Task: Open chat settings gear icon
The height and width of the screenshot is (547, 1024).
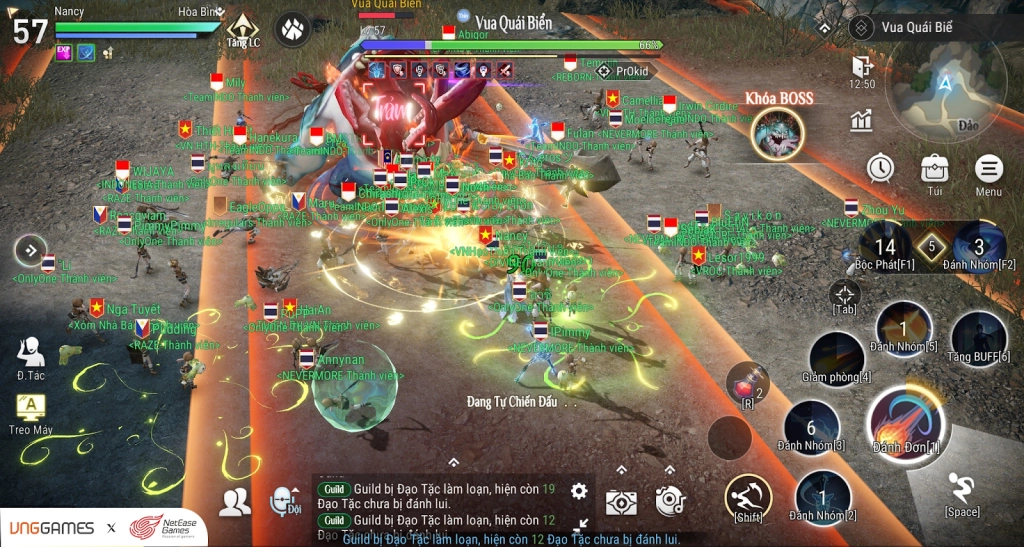Action: coord(578,490)
